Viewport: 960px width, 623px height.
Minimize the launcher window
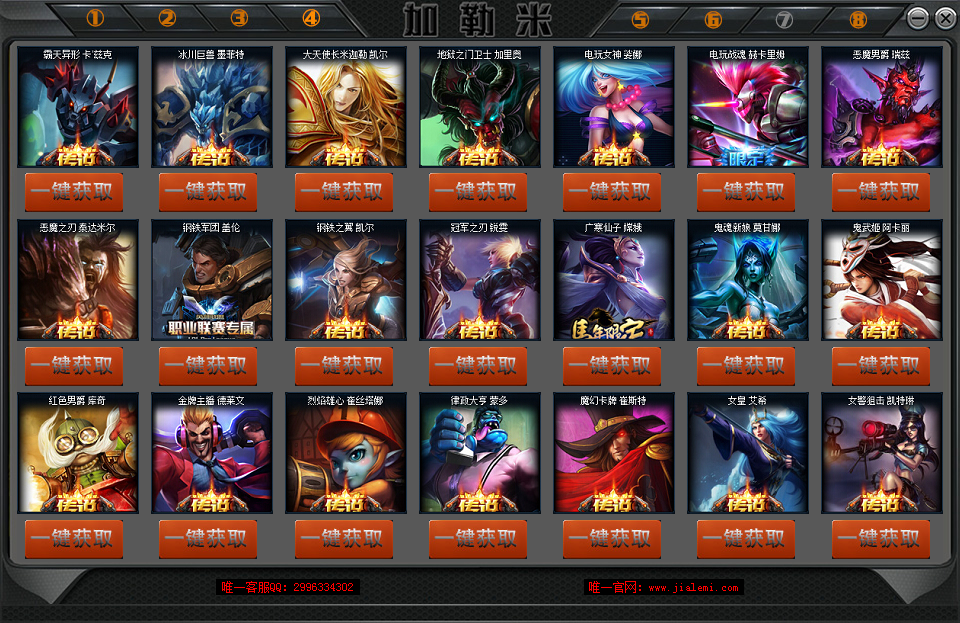click(x=918, y=18)
